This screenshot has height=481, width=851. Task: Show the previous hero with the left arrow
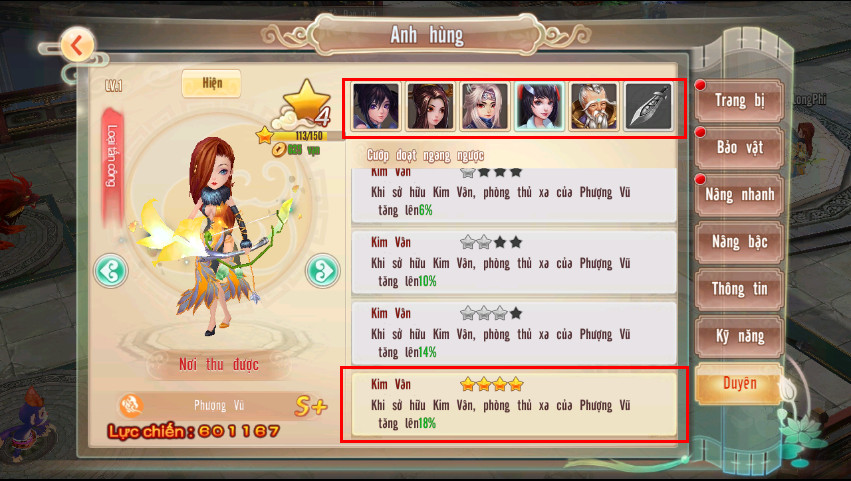coord(109,270)
